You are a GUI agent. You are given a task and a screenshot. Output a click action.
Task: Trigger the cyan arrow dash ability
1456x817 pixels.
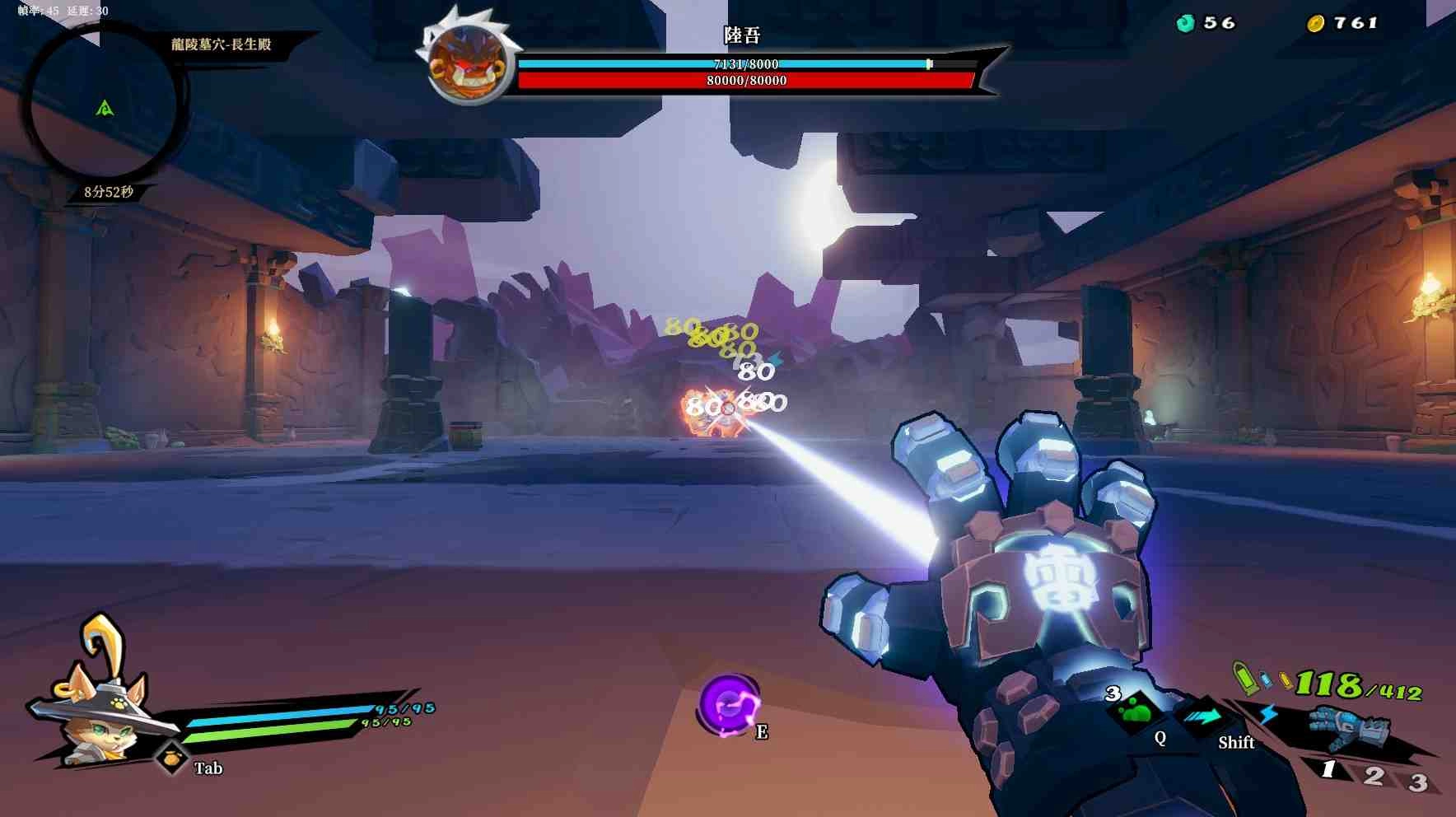[x=1202, y=717]
